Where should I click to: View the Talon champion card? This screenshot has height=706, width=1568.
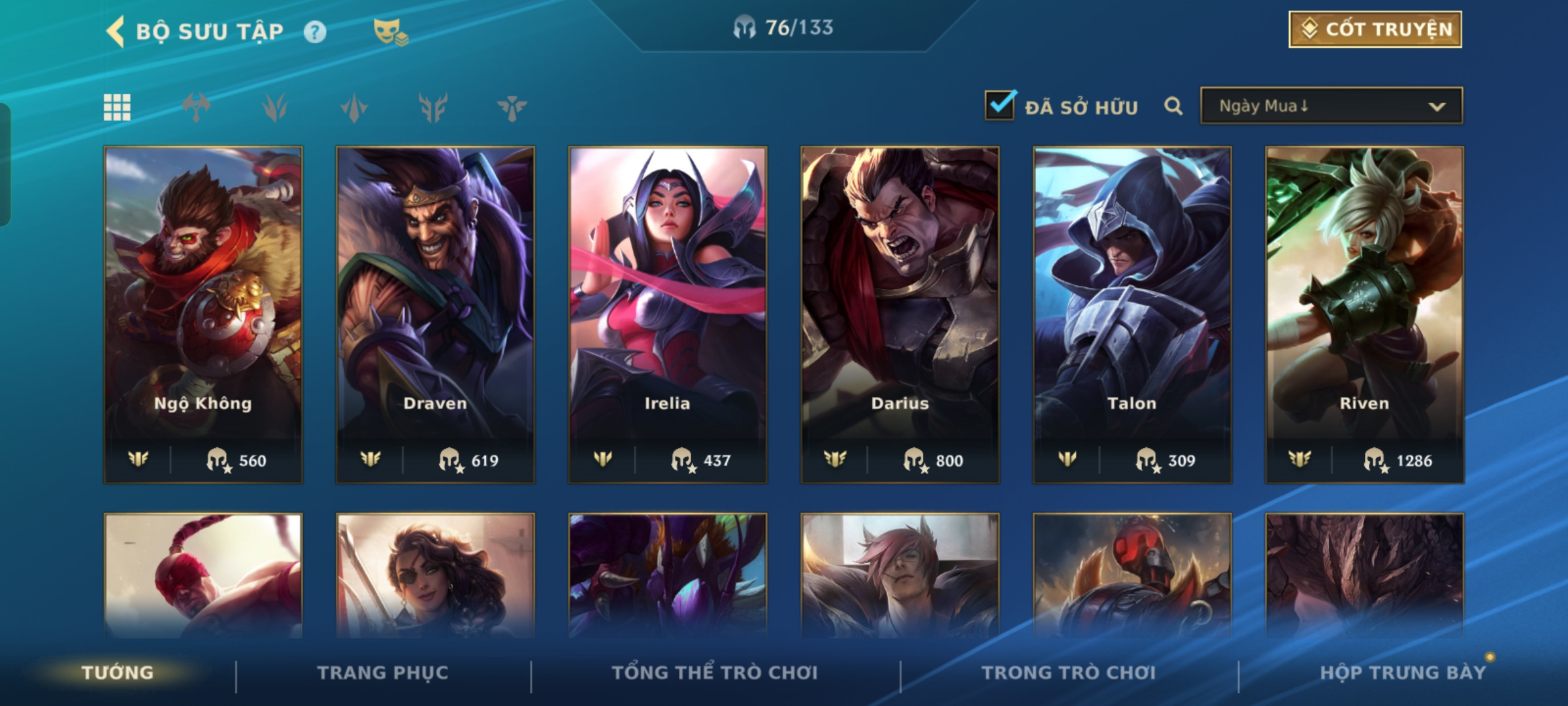pyautogui.click(x=1132, y=314)
